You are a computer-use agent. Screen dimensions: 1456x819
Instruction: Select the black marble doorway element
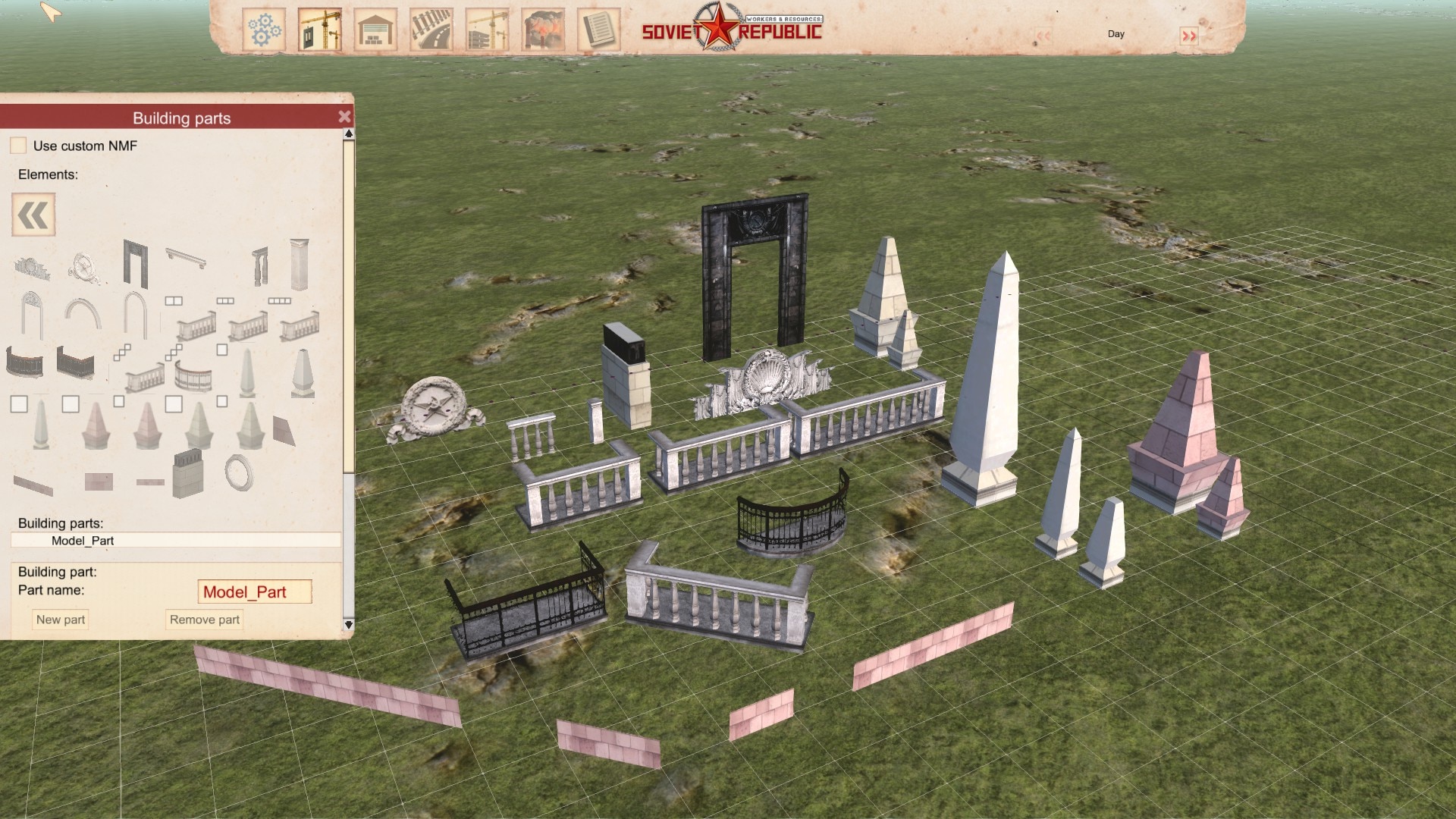point(136,263)
